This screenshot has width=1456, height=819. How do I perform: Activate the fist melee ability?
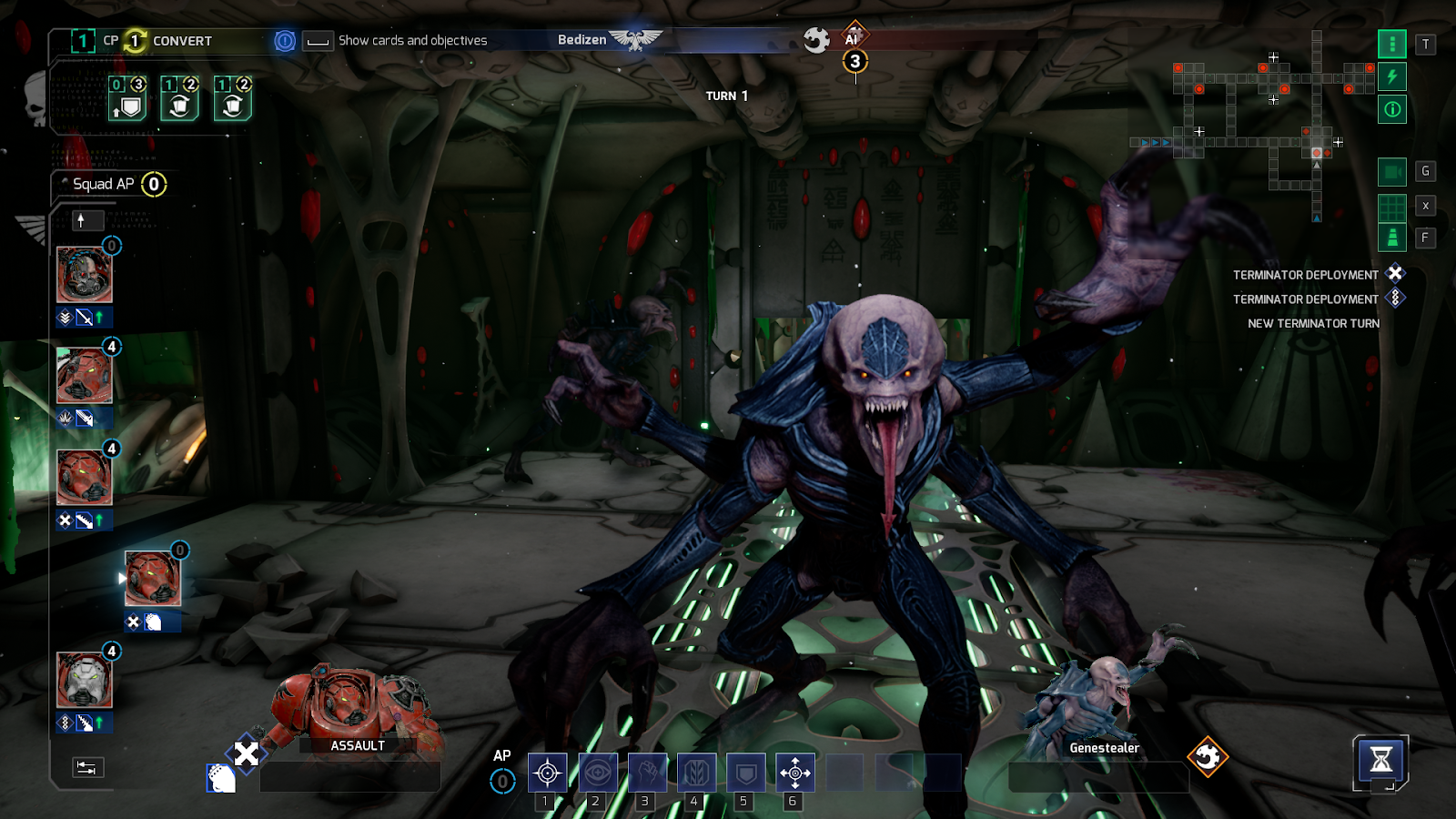point(647,773)
